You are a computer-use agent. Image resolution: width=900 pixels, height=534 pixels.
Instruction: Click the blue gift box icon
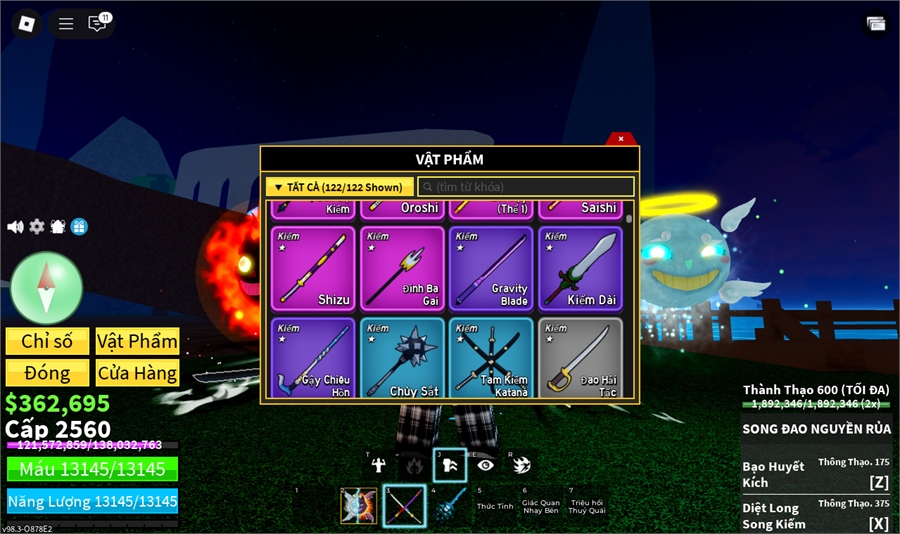click(x=79, y=227)
